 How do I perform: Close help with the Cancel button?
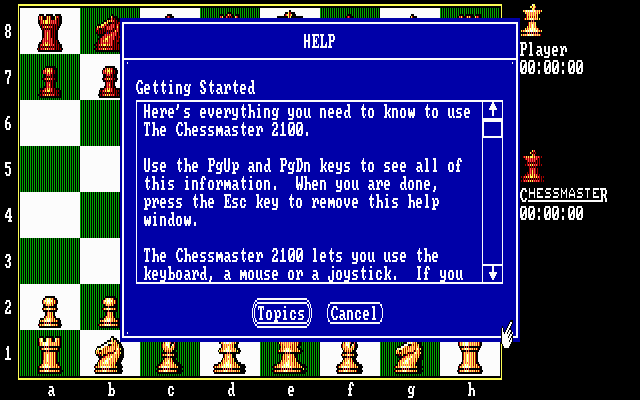point(354,314)
